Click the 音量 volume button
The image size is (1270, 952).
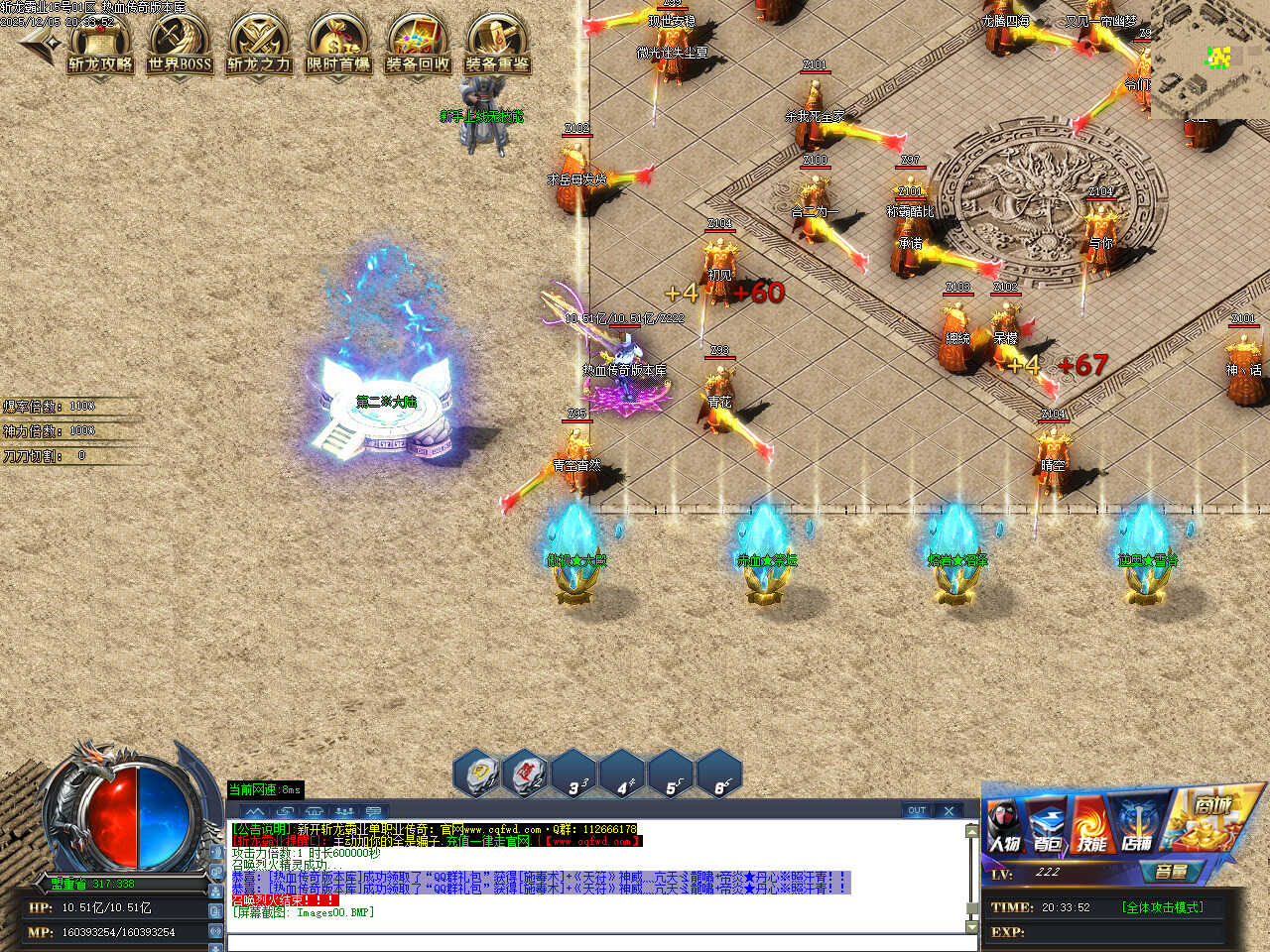[x=1171, y=872]
